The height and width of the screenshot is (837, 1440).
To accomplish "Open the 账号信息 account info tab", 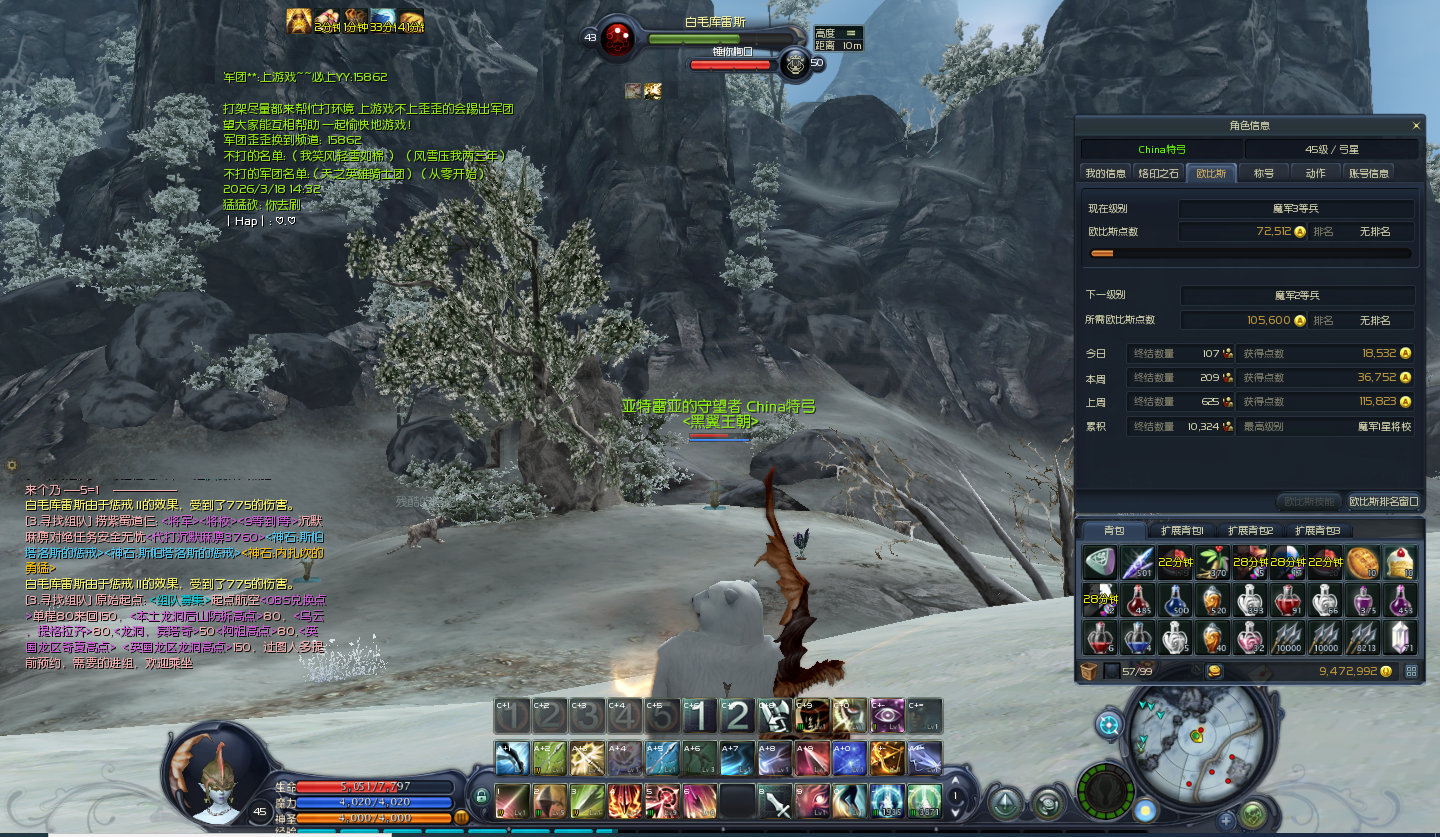I will click(x=1368, y=173).
